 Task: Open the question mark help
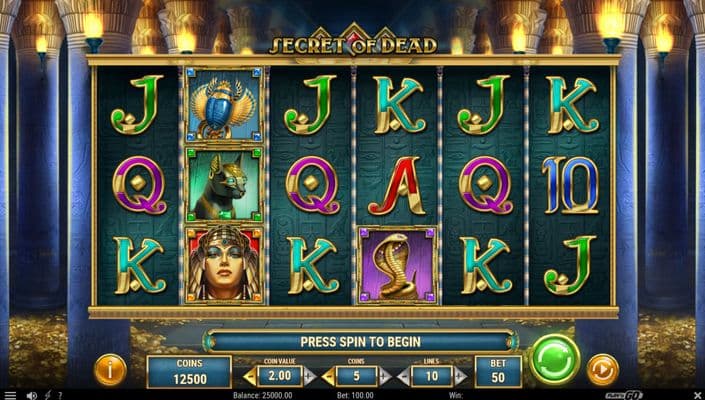[60, 395]
